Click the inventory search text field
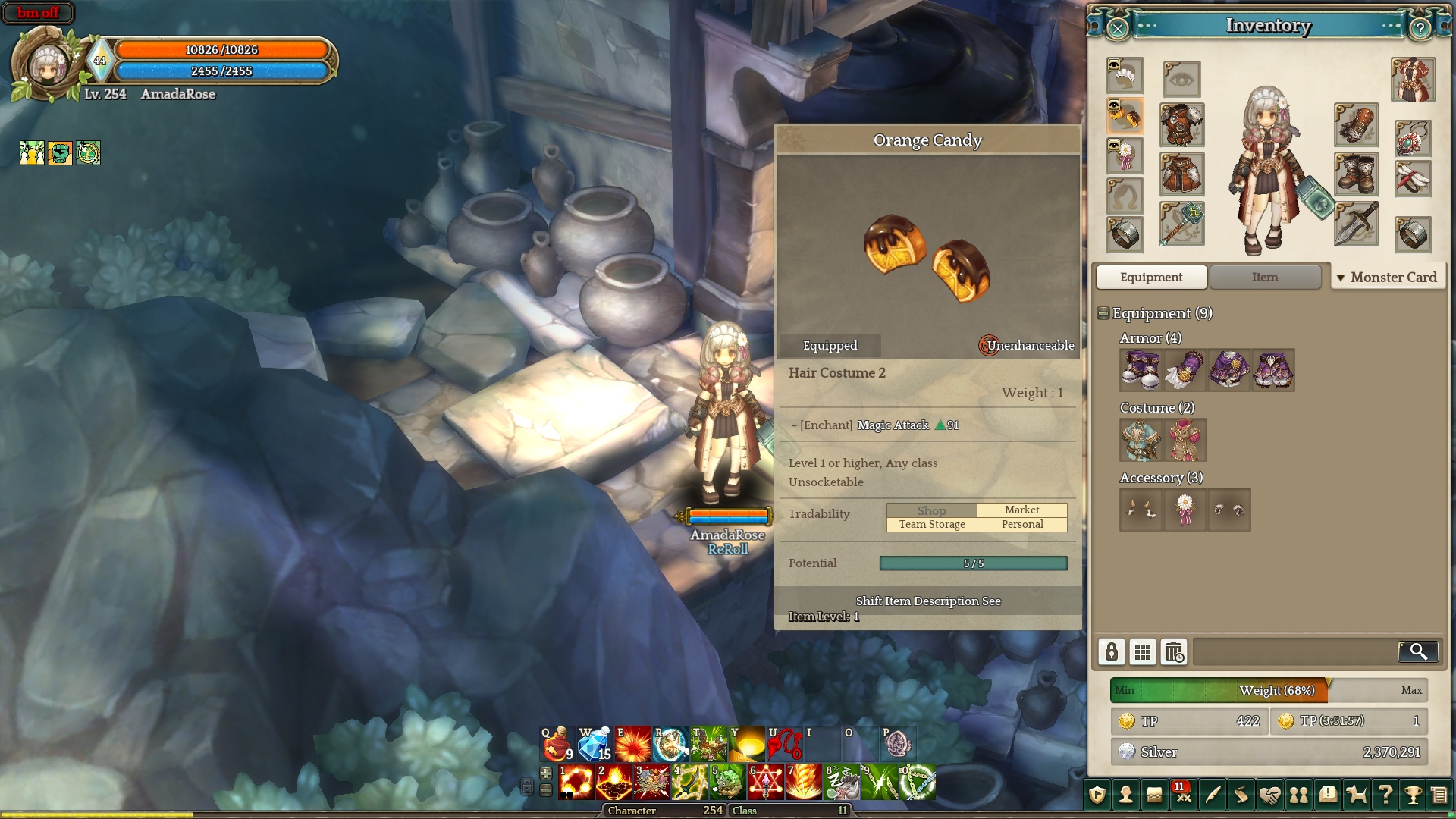 [x=1294, y=651]
